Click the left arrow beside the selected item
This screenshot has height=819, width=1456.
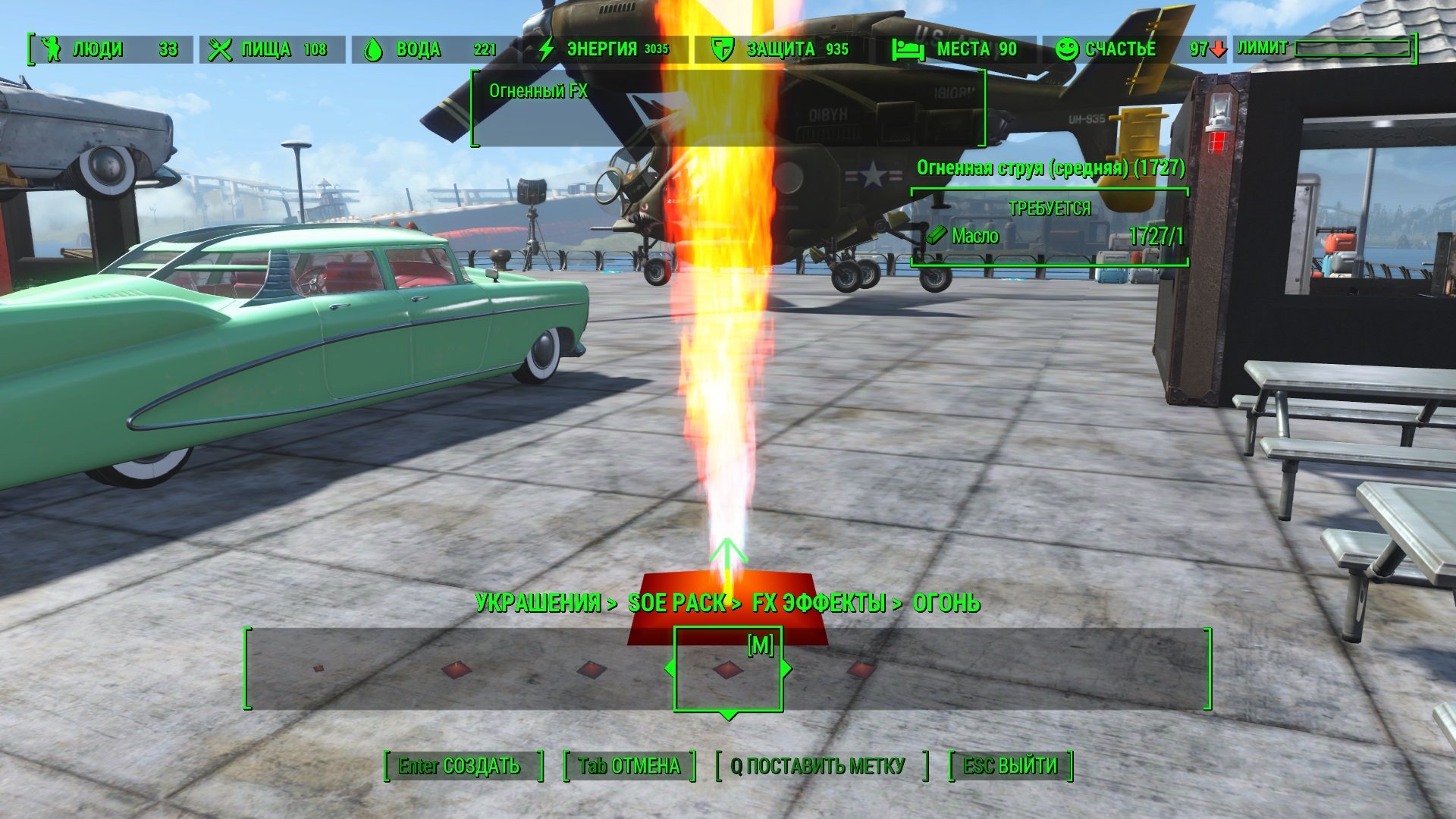click(x=670, y=668)
